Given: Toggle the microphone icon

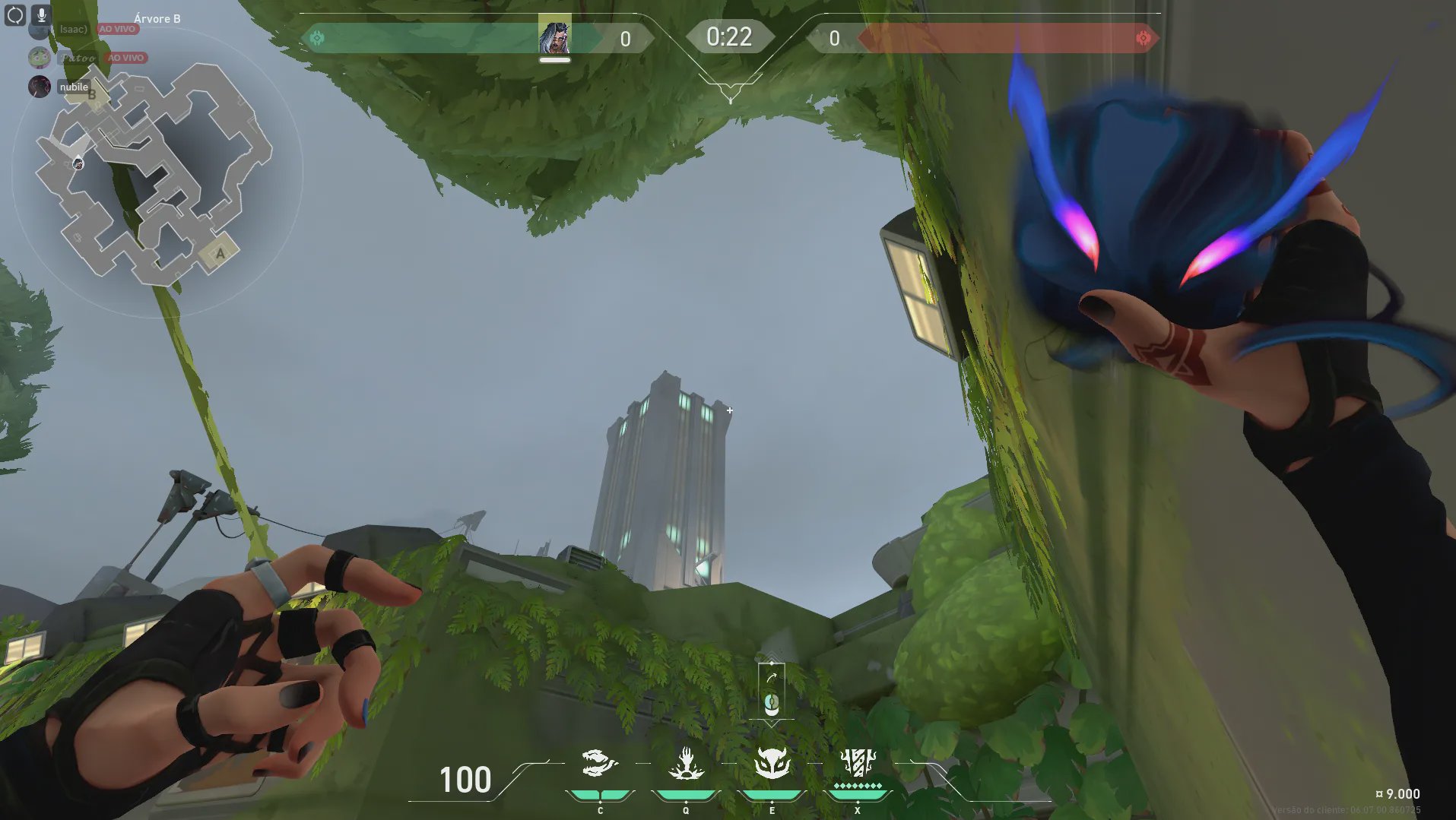Looking at the screenshot, I should click(x=41, y=14).
